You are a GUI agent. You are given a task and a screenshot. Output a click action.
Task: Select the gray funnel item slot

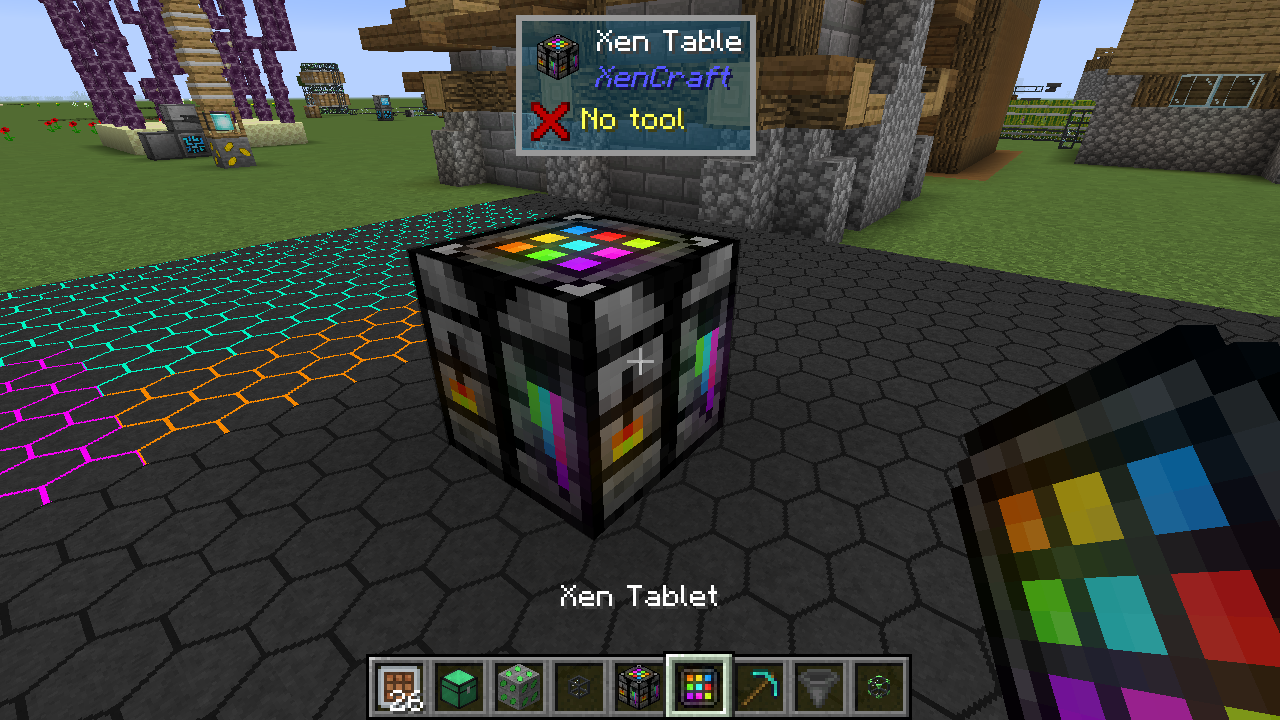pos(820,686)
